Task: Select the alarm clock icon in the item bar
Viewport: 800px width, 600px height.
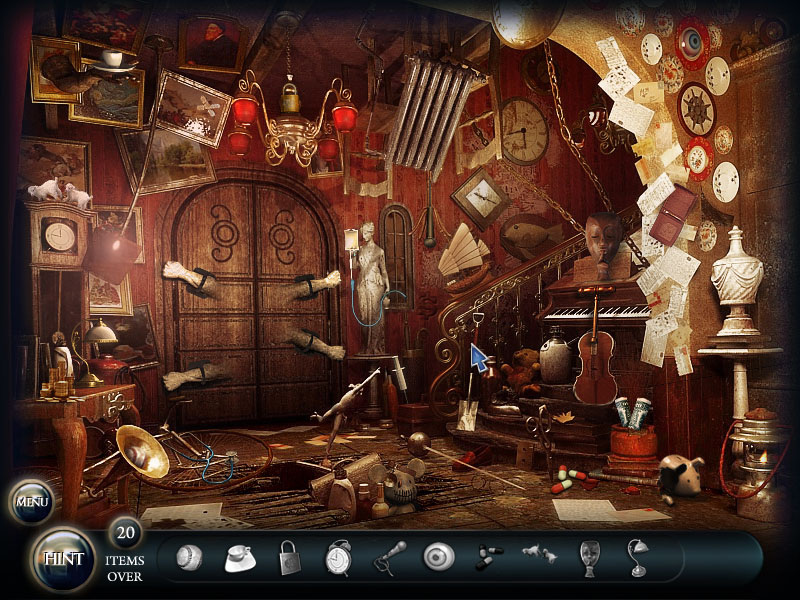Action: [338, 557]
